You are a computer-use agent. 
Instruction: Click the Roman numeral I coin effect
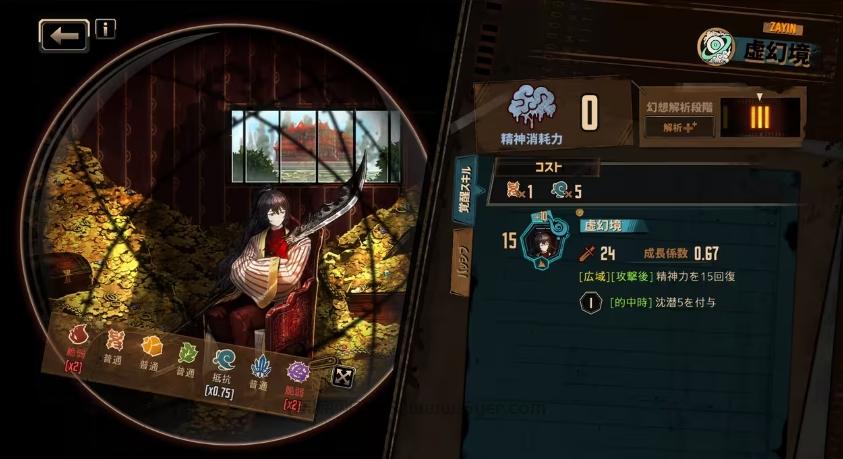pyautogui.click(x=590, y=300)
